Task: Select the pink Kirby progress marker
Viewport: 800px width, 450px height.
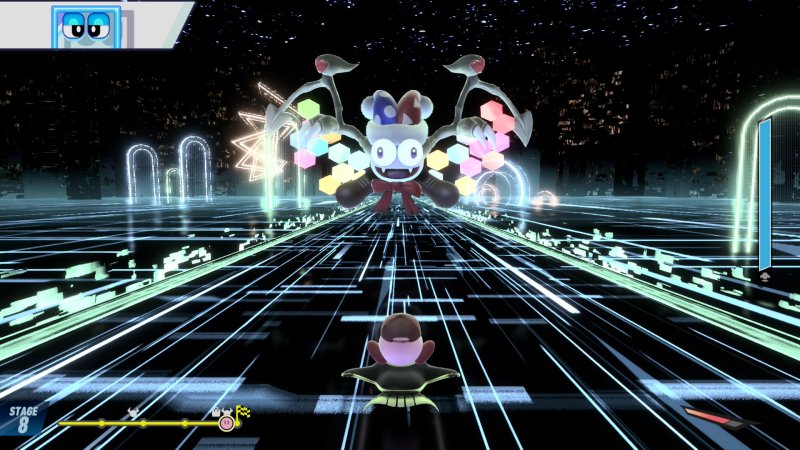Action: tap(226, 423)
